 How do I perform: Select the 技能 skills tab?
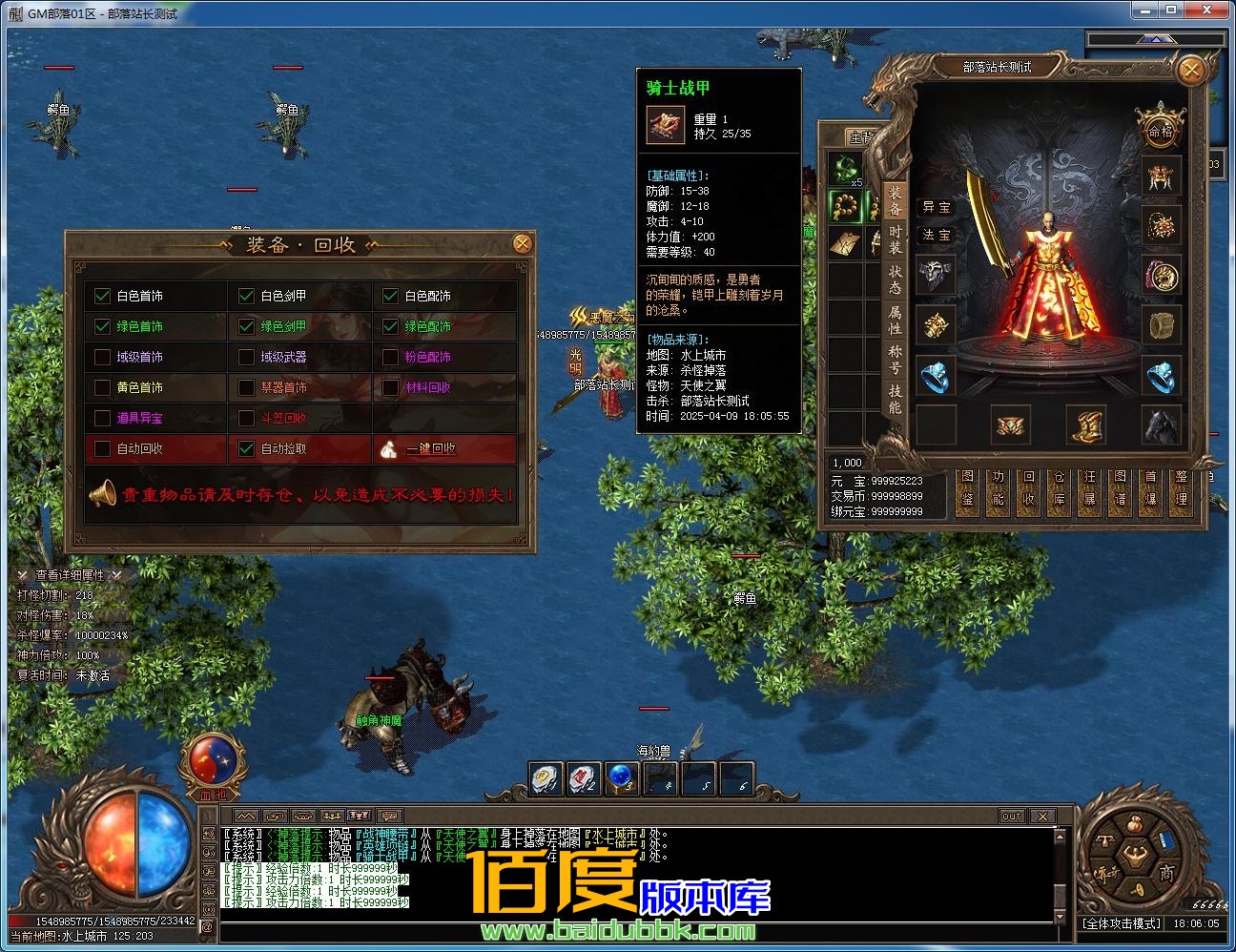895,401
